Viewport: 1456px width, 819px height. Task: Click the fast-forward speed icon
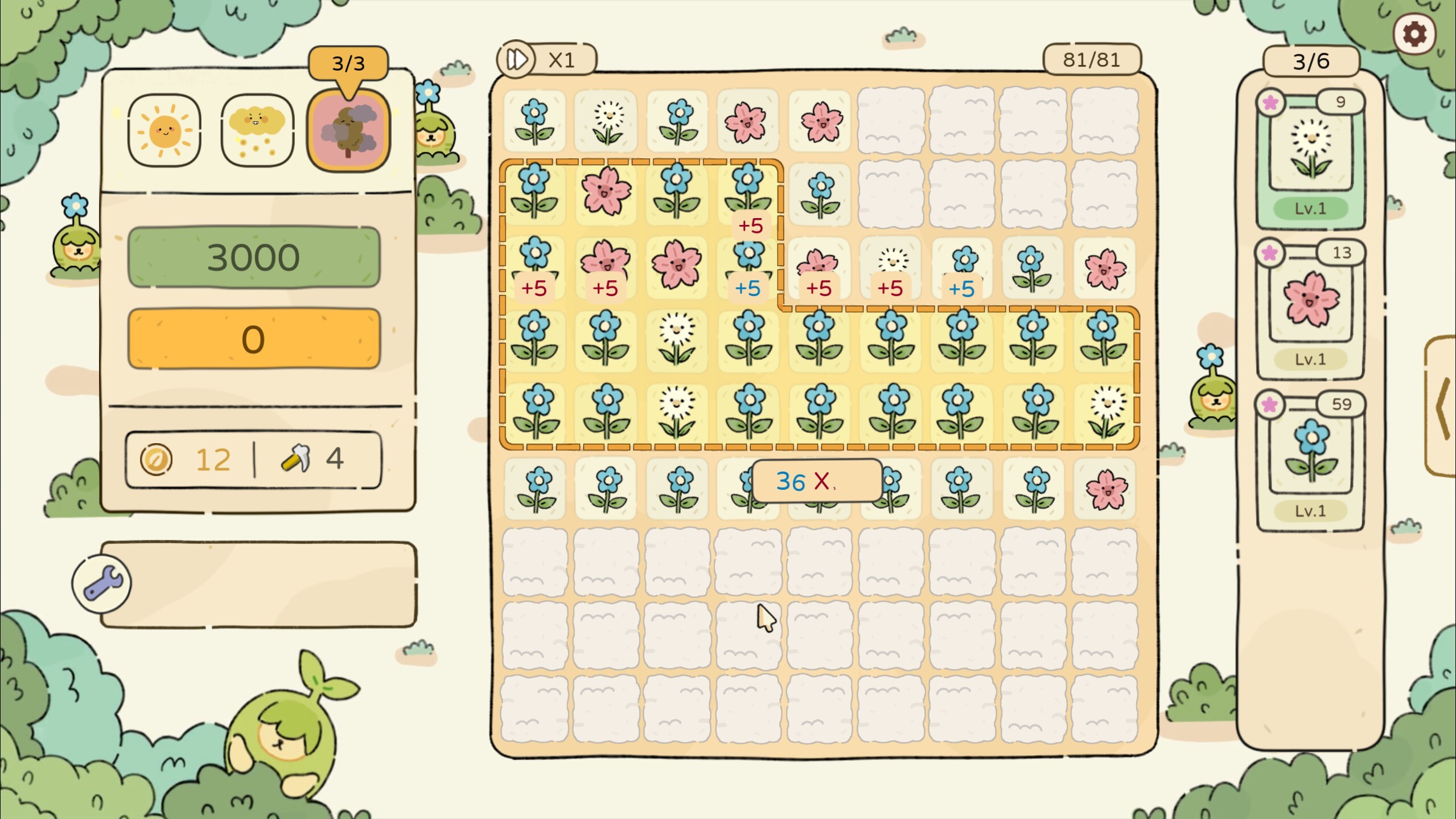click(516, 59)
